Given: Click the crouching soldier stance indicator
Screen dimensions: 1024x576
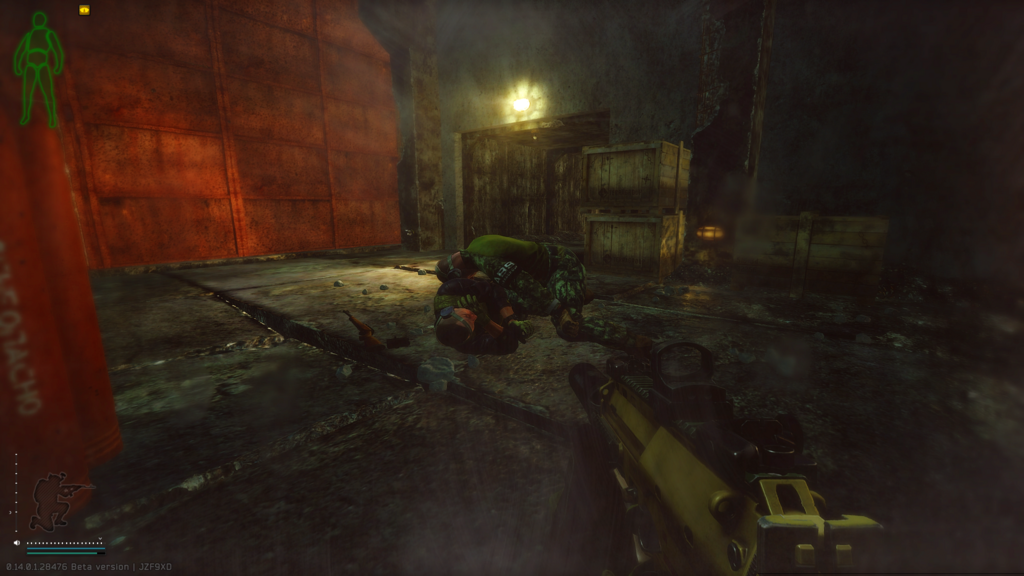Looking at the screenshot, I should (x=57, y=500).
